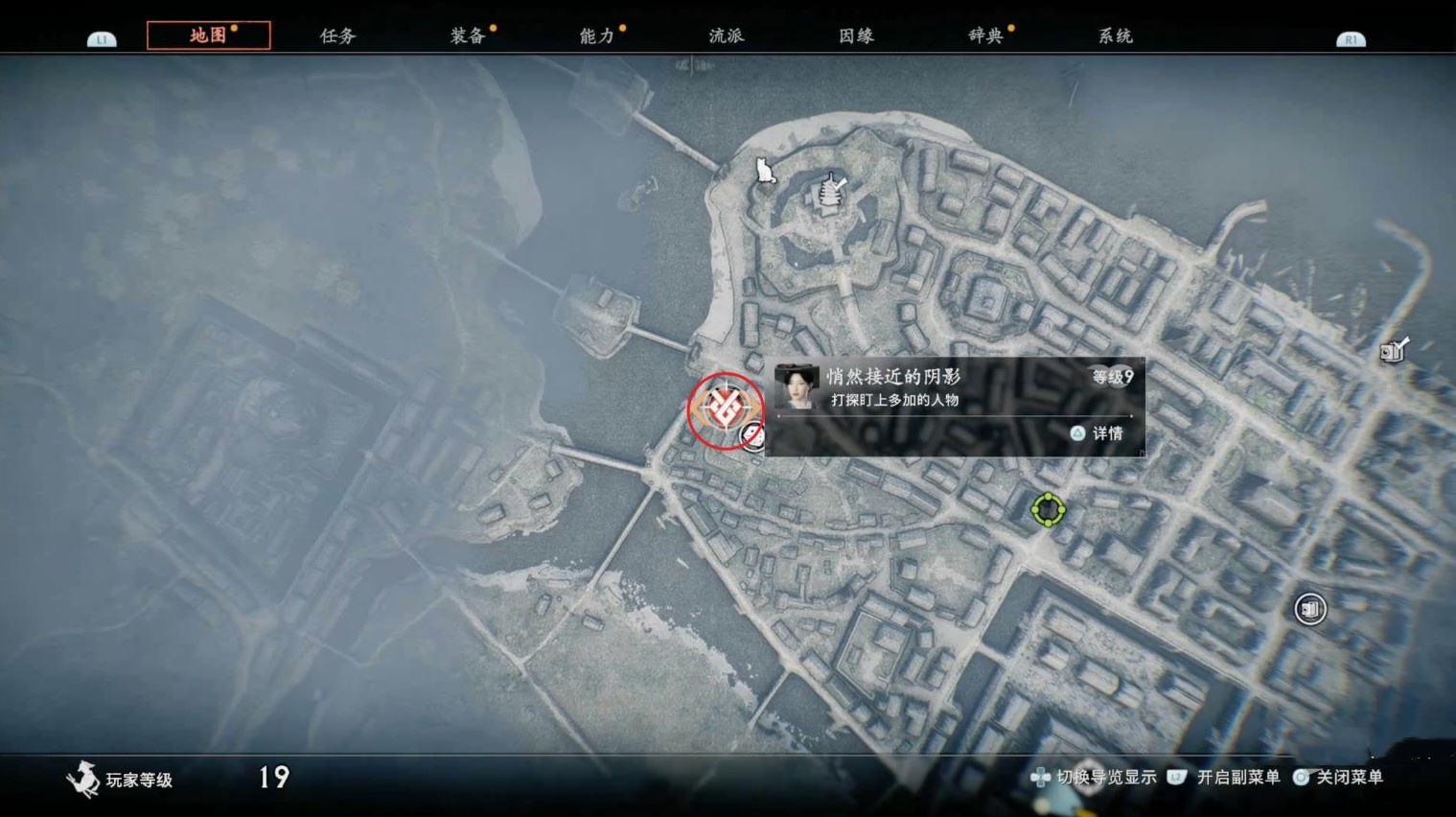Click the L1 tab switcher at top left
Image resolution: width=1456 pixels, height=817 pixels.
[101, 38]
